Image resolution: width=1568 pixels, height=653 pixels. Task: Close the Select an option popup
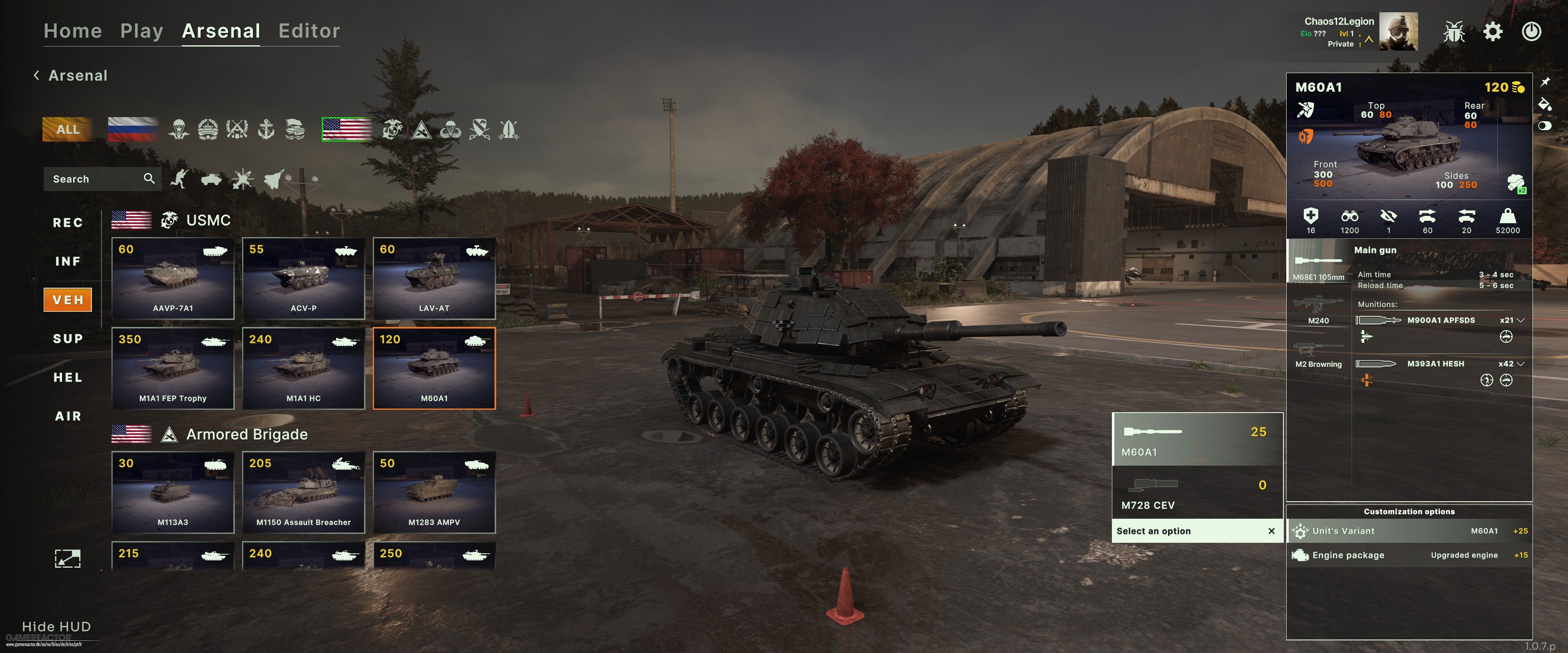(x=1272, y=531)
